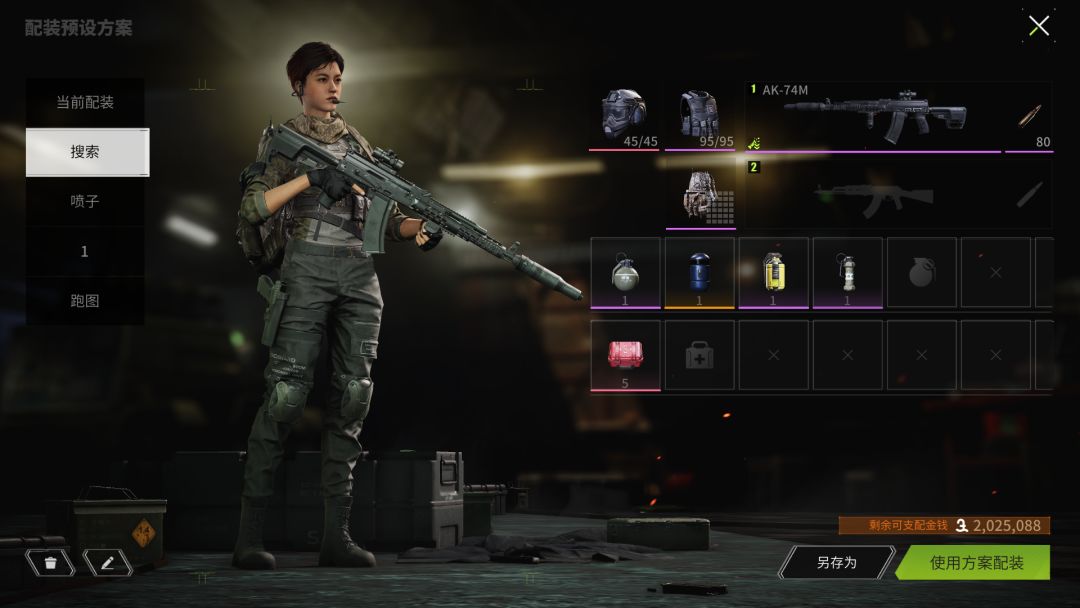Select the AK-74M ammo slot
The width and height of the screenshot is (1080, 608).
pyautogui.click(x=1029, y=115)
